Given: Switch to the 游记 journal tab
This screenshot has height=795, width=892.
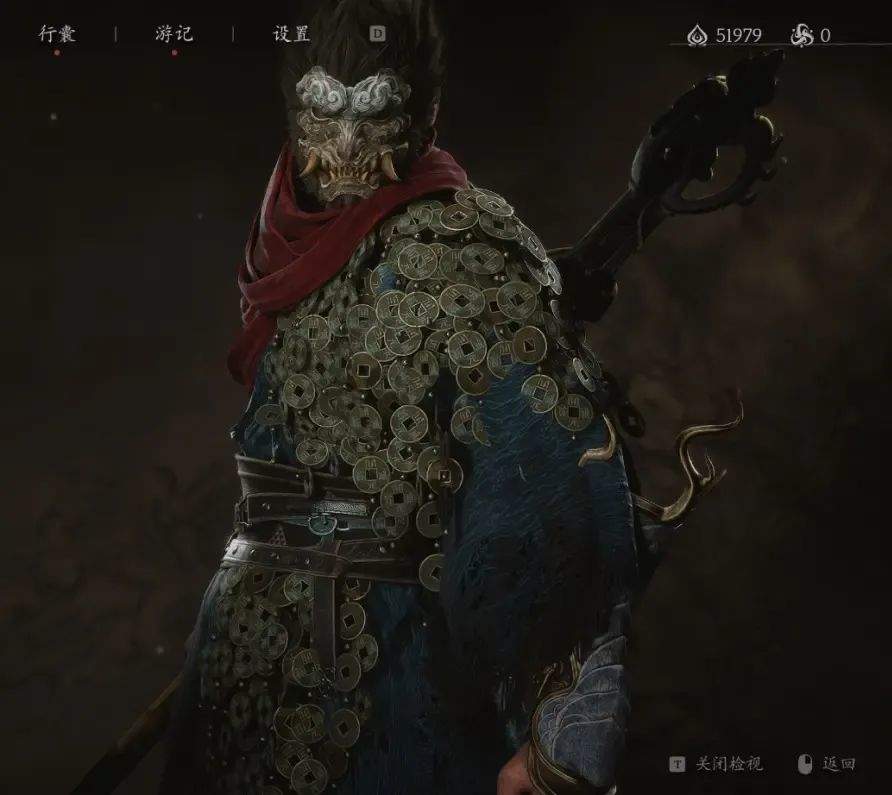Looking at the screenshot, I should (x=174, y=34).
